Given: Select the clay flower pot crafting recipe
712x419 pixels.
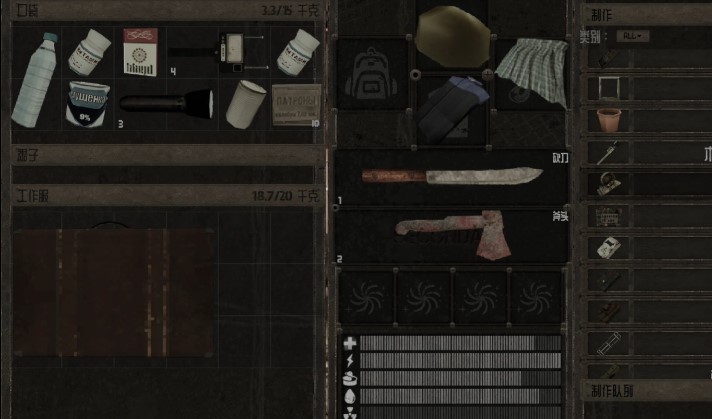Looking at the screenshot, I should (608, 121).
